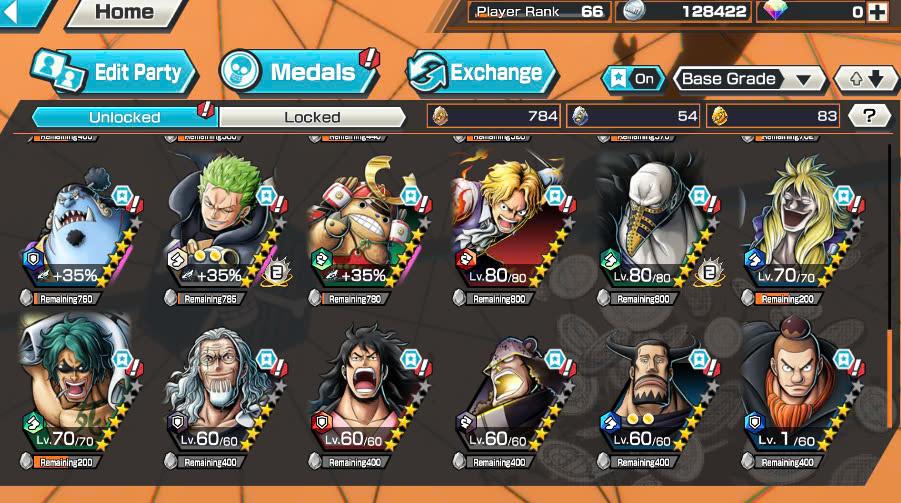Open the Edit Party menu
This screenshot has width=901, height=503.
click(x=112, y=72)
